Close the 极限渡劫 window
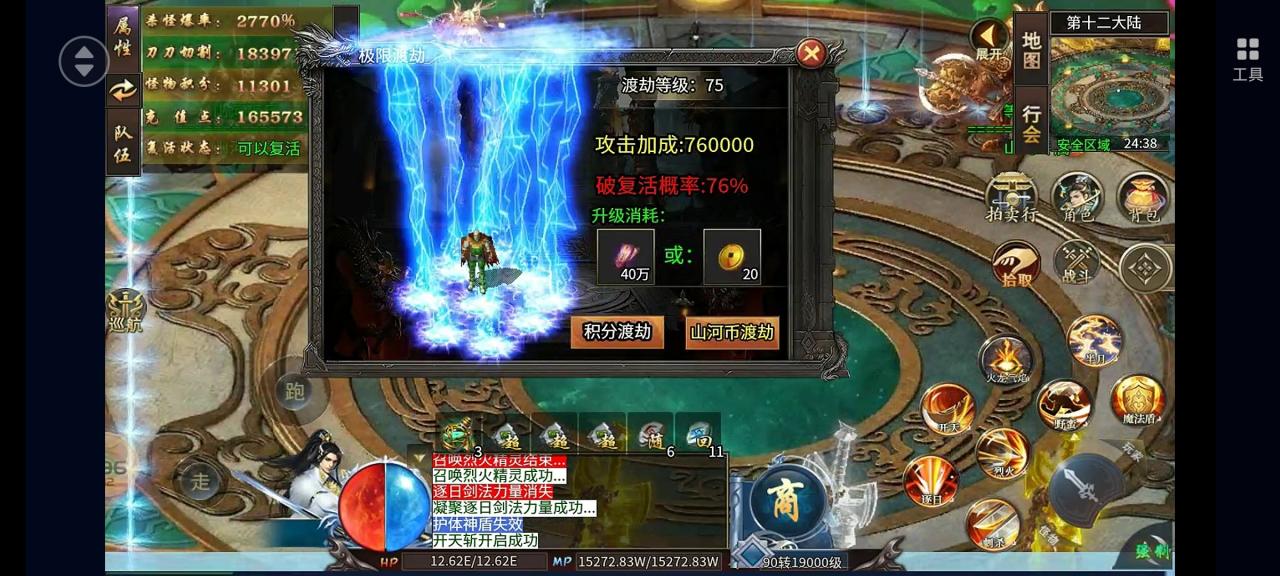The height and width of the screenshot is (576, 1280). (x=811, y=53)
